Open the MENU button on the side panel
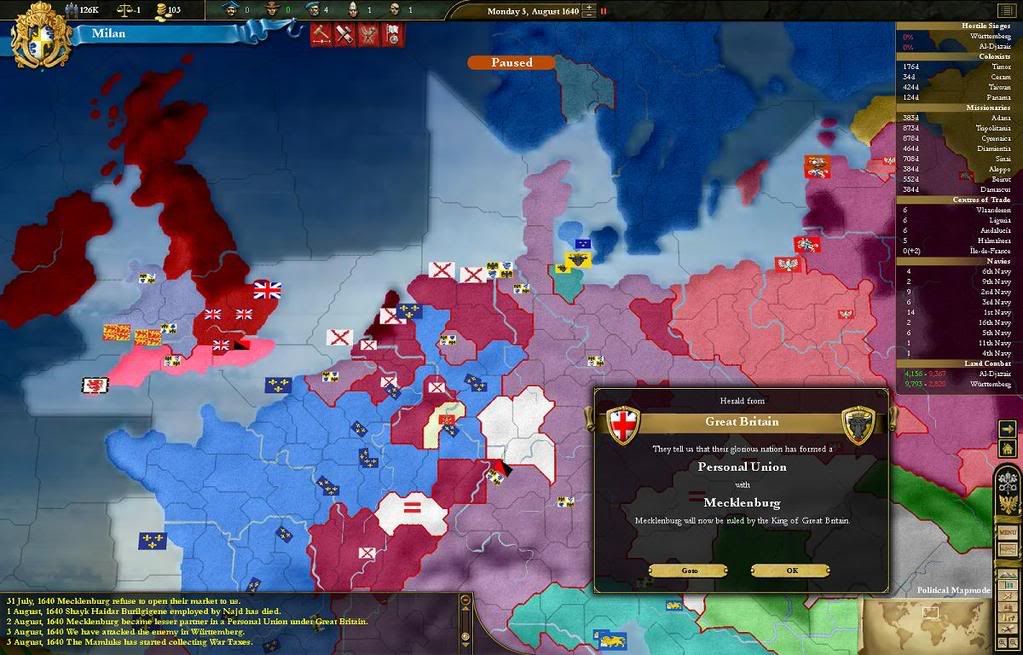1023x655 pixels. [x=1007, y=532]
